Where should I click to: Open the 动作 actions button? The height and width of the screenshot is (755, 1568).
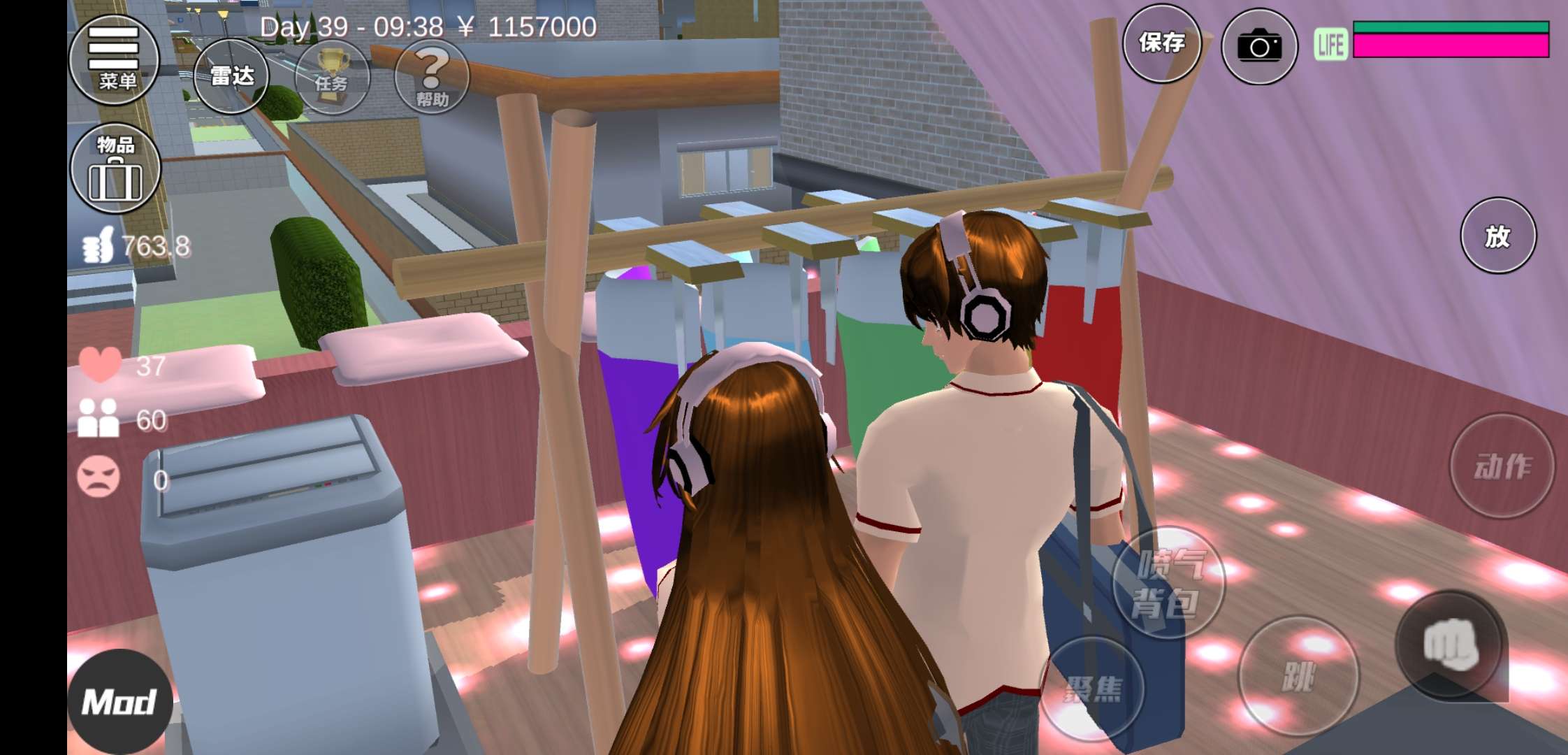(x=1502, y=466)
